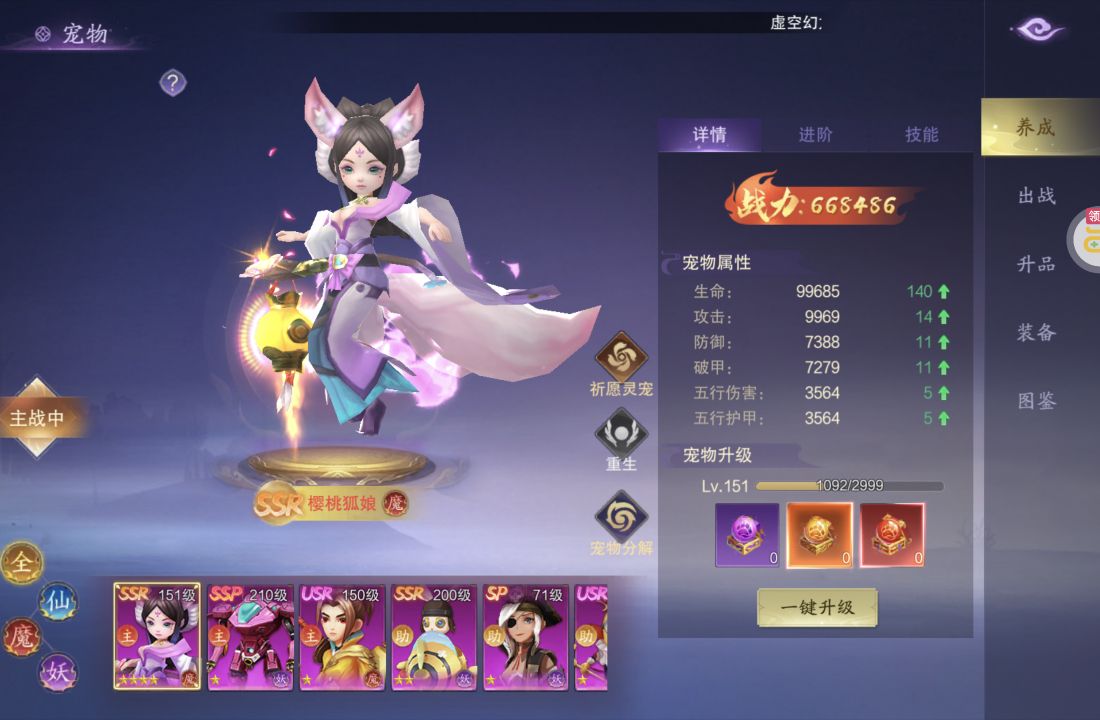This screenshot has width=1100, height=720.
Task: Open 祈愿灵宠 feature
Action: tap(622, 357)
